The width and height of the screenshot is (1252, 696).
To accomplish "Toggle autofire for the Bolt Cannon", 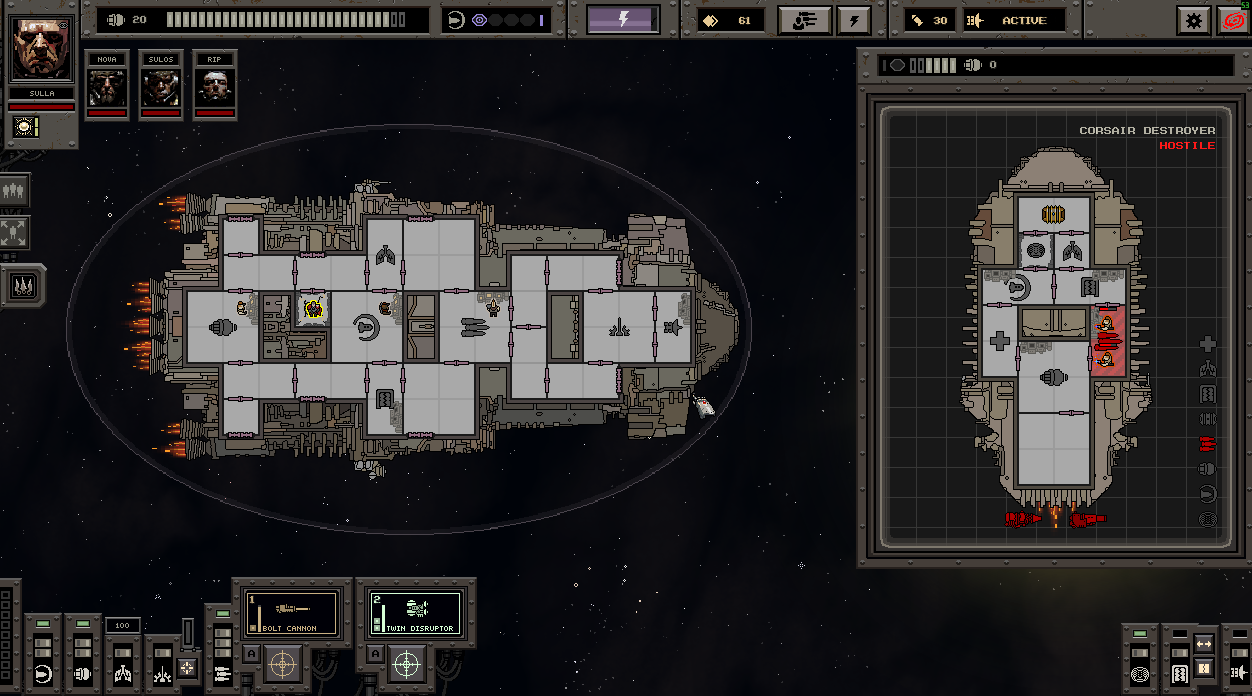I will click(251, 655).
